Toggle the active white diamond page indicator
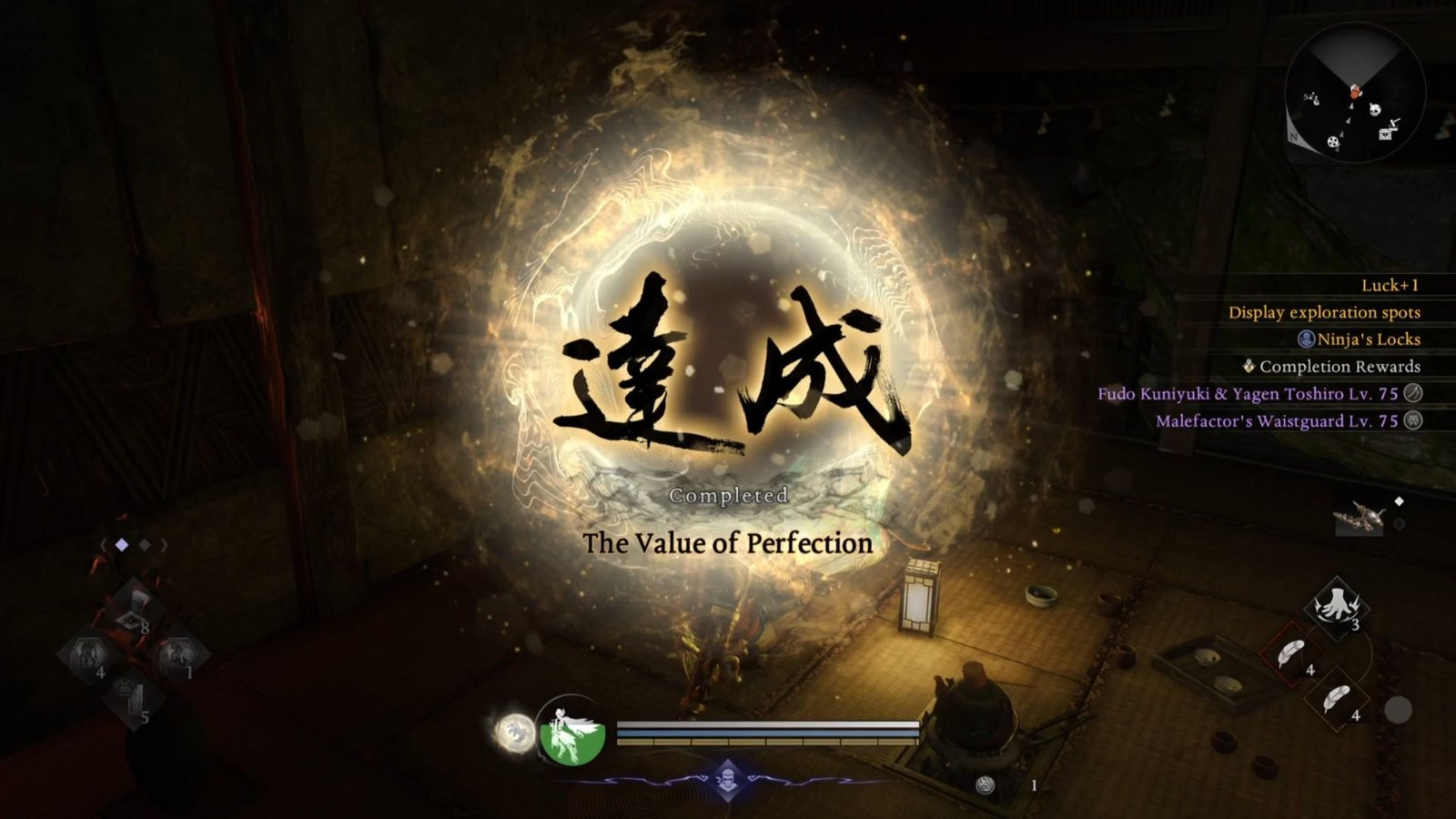1456x819 pixels. tap(121, 543)
